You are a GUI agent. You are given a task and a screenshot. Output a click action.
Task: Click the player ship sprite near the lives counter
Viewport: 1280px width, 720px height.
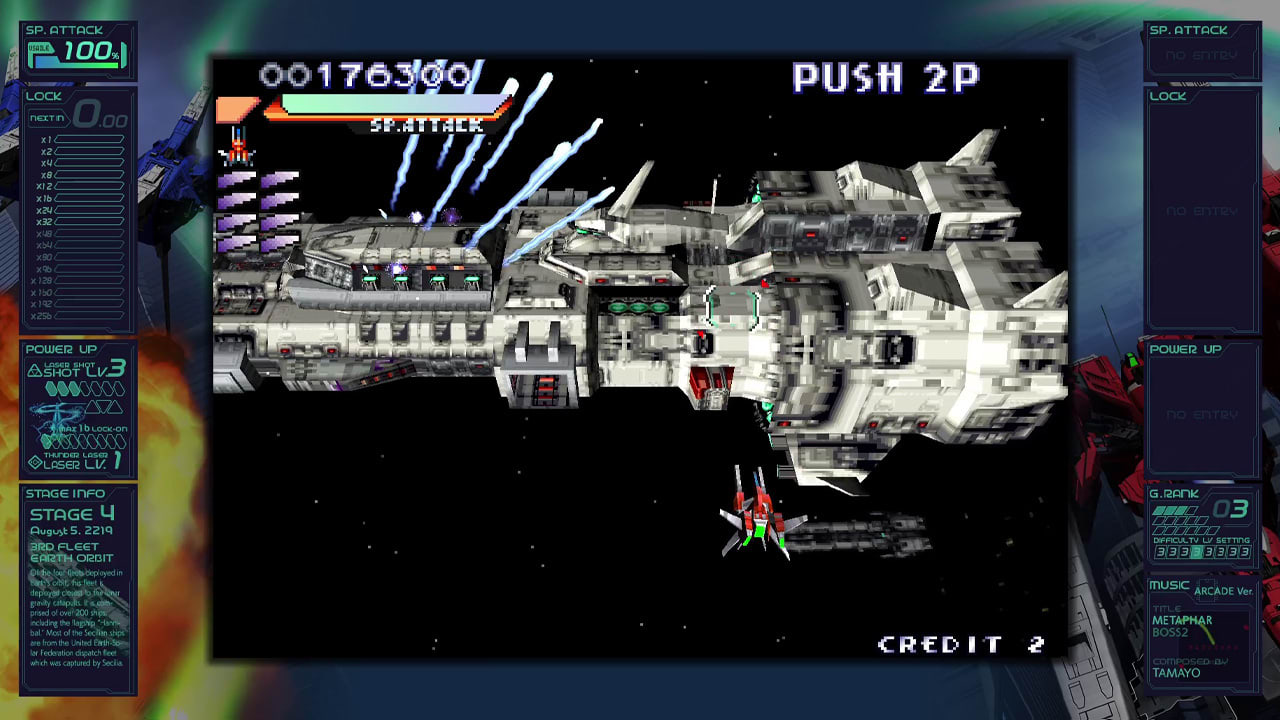[237, 148]
